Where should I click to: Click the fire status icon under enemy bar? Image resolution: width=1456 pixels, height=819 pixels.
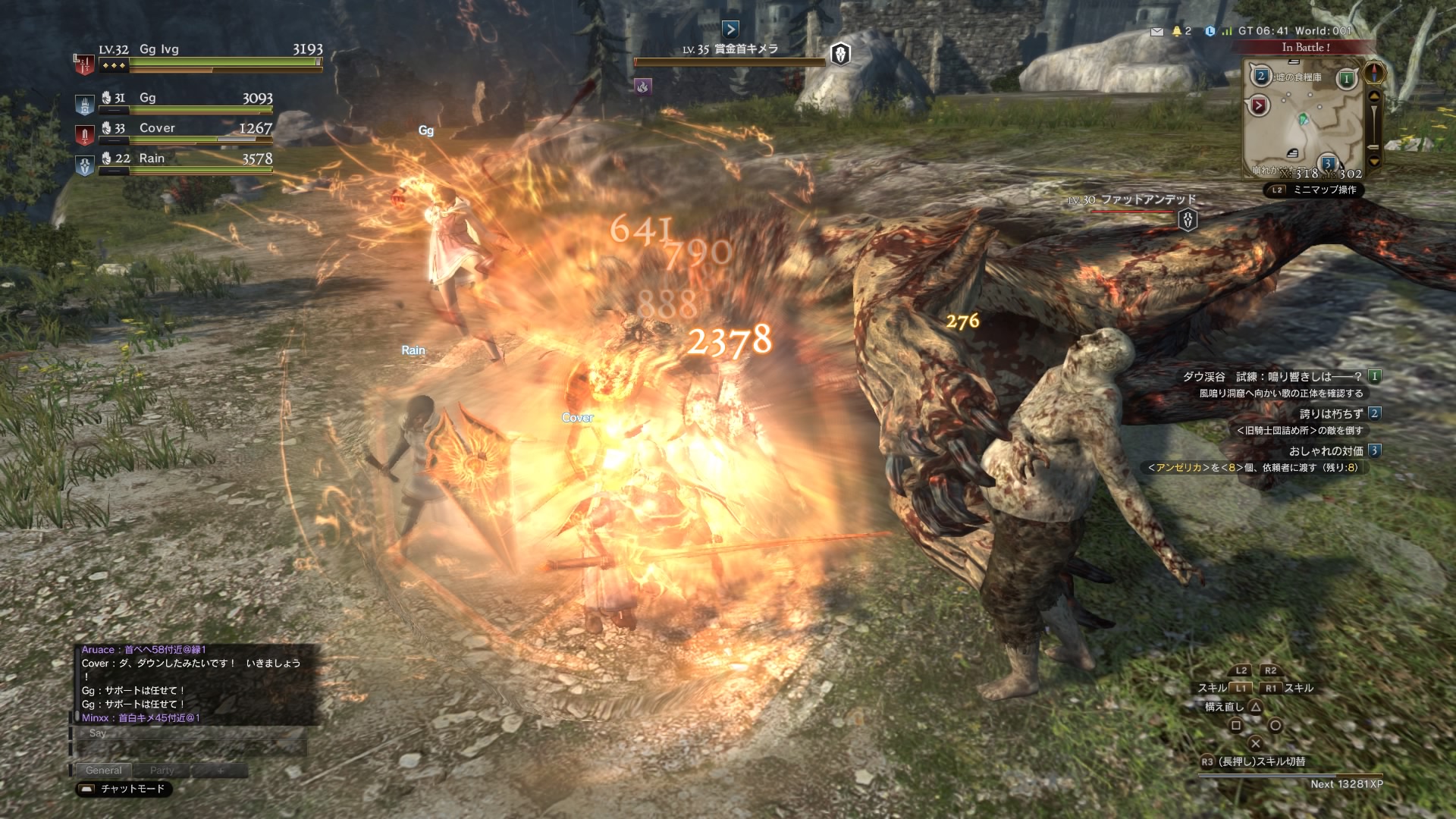(x=643, y=86)
